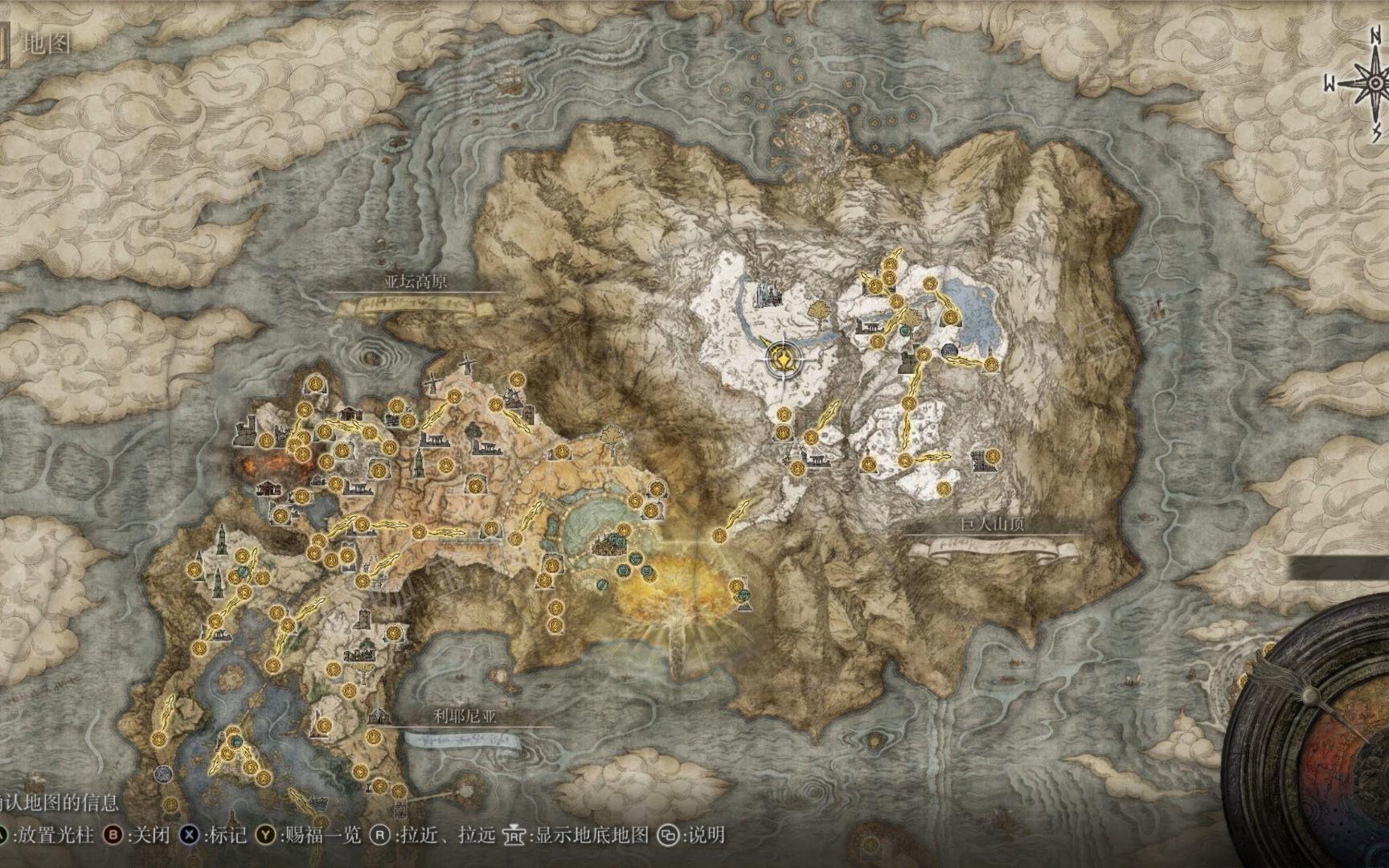Select the lone grace on the mountain pass
Screen dimensions: 1389x868
pos(719,536)
